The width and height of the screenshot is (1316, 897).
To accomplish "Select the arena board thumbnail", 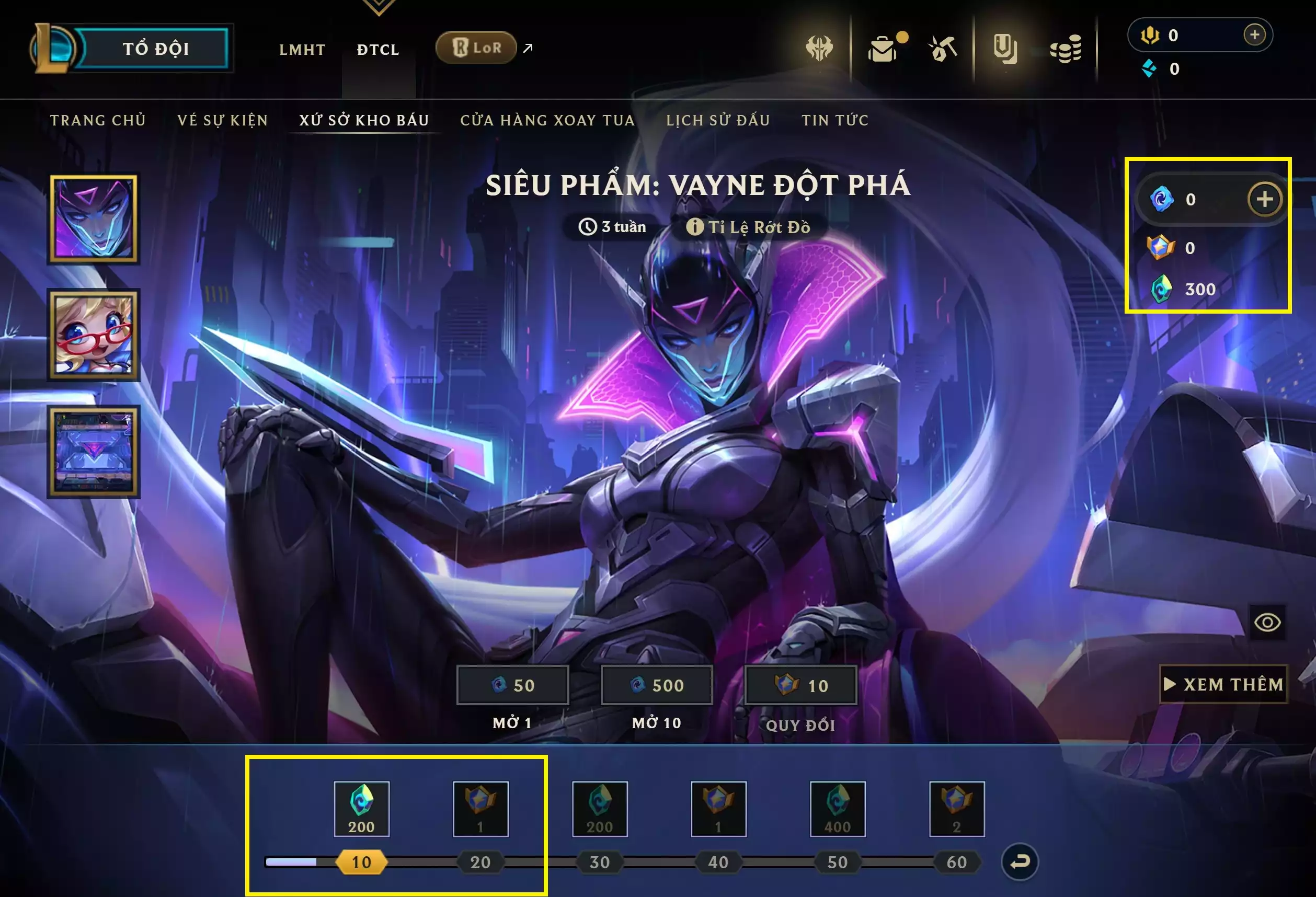I will (94, 452).
